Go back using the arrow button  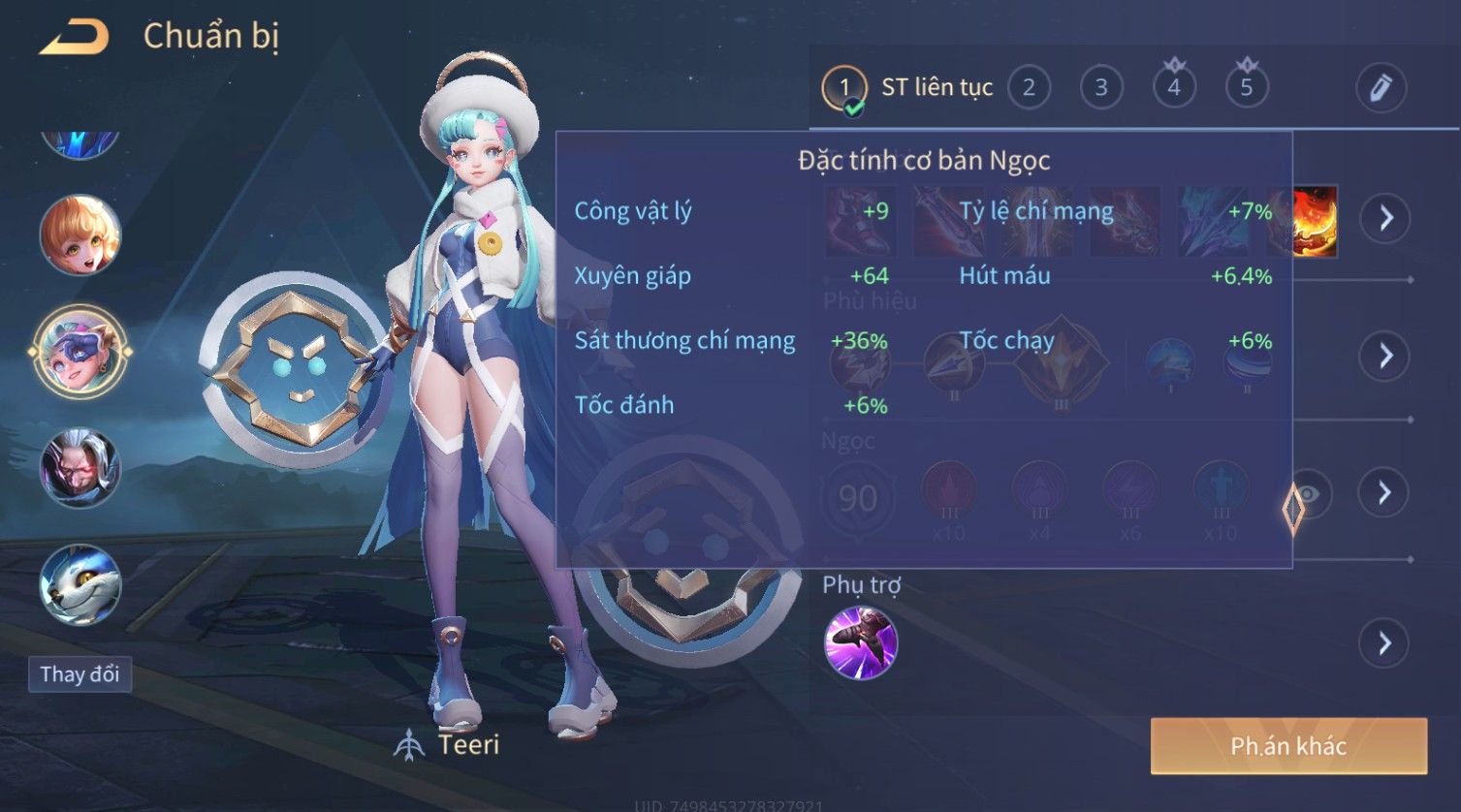pyautogui.click(x=75, y=38)
